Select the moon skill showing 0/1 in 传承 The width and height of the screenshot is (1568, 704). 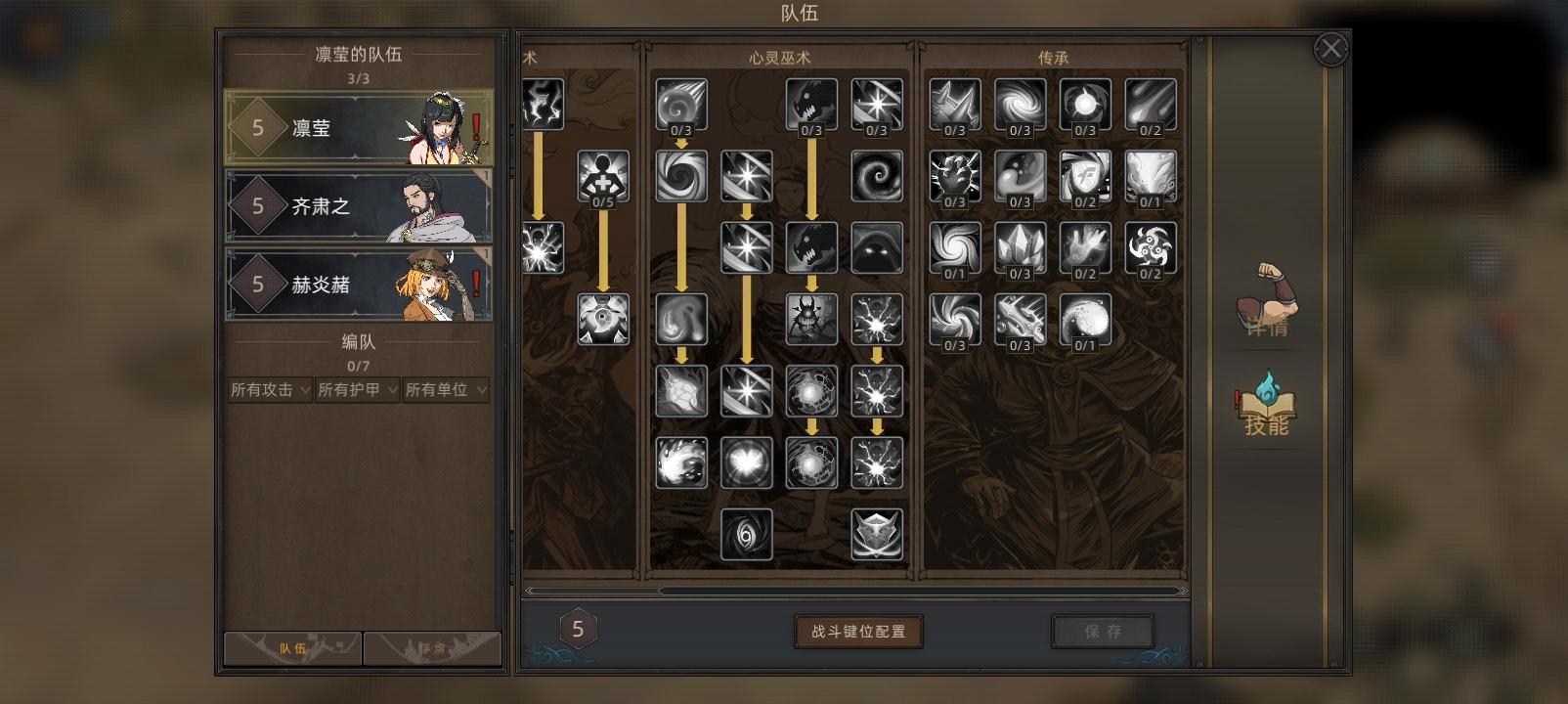coord(1085,319)
